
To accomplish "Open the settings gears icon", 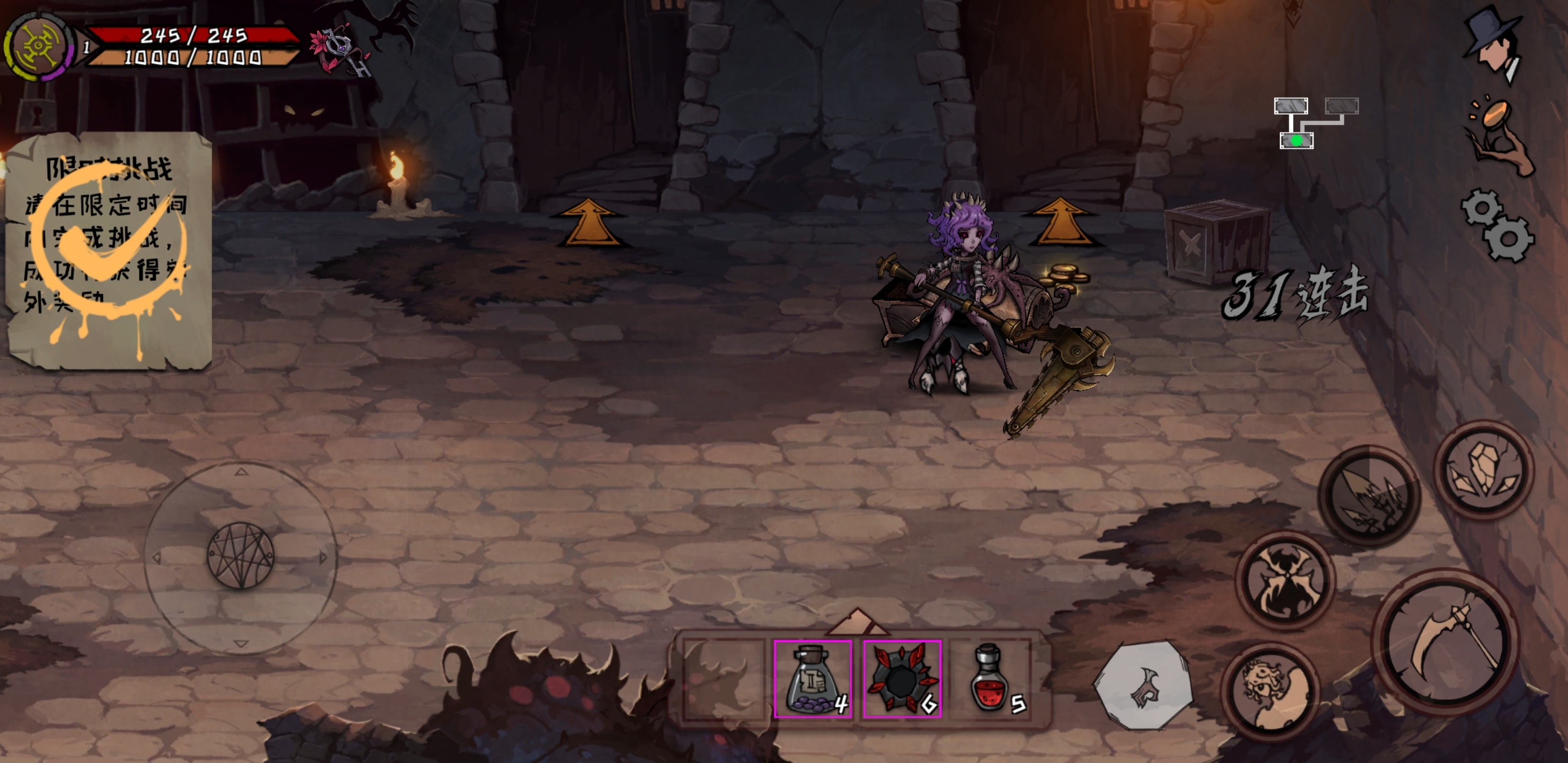I will click(x=1498, y=225).
